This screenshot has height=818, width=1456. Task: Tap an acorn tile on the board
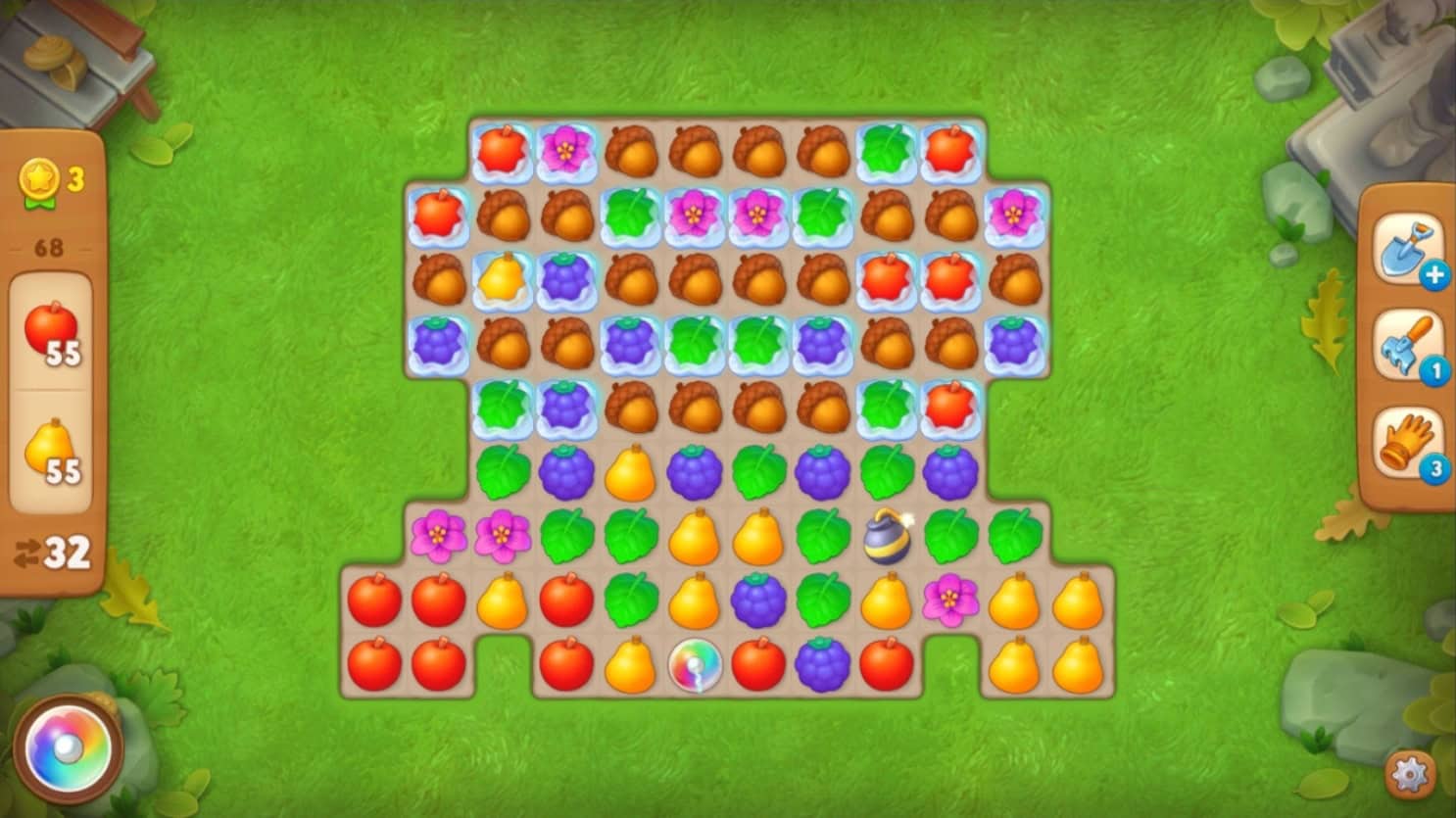click(630, 150)
